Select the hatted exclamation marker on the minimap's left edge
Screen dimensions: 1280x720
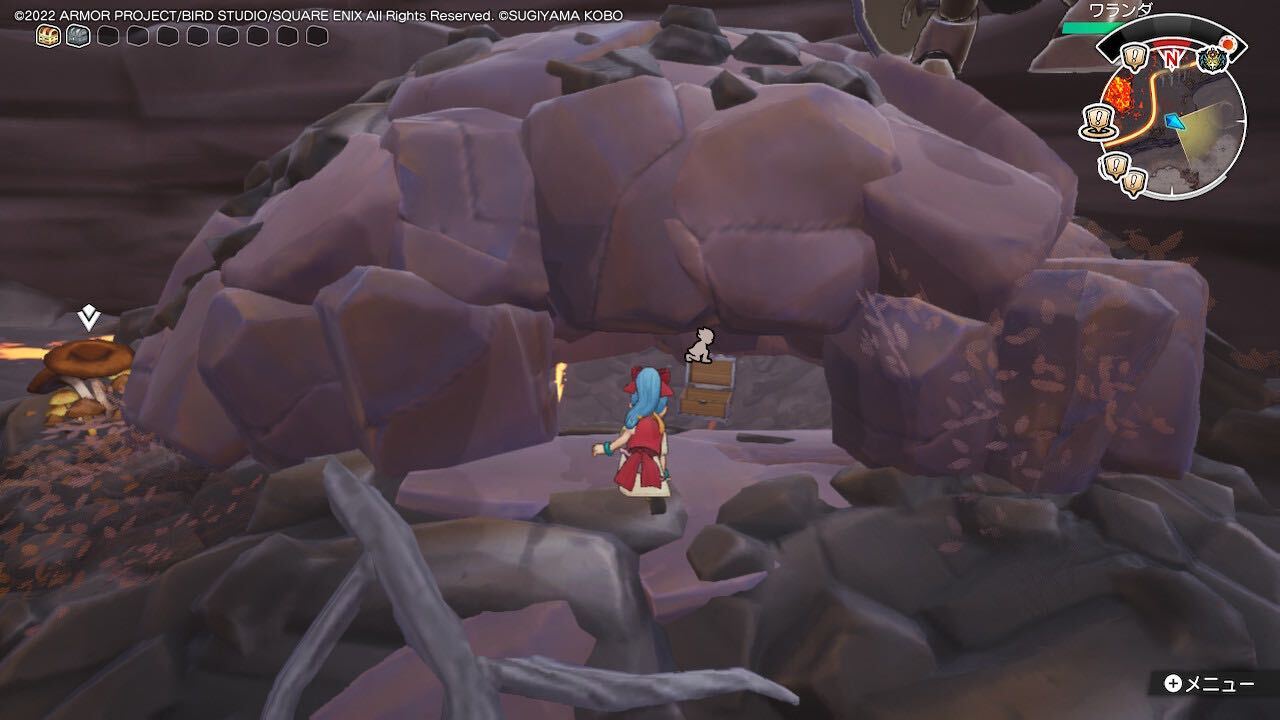pos(1097,119)
